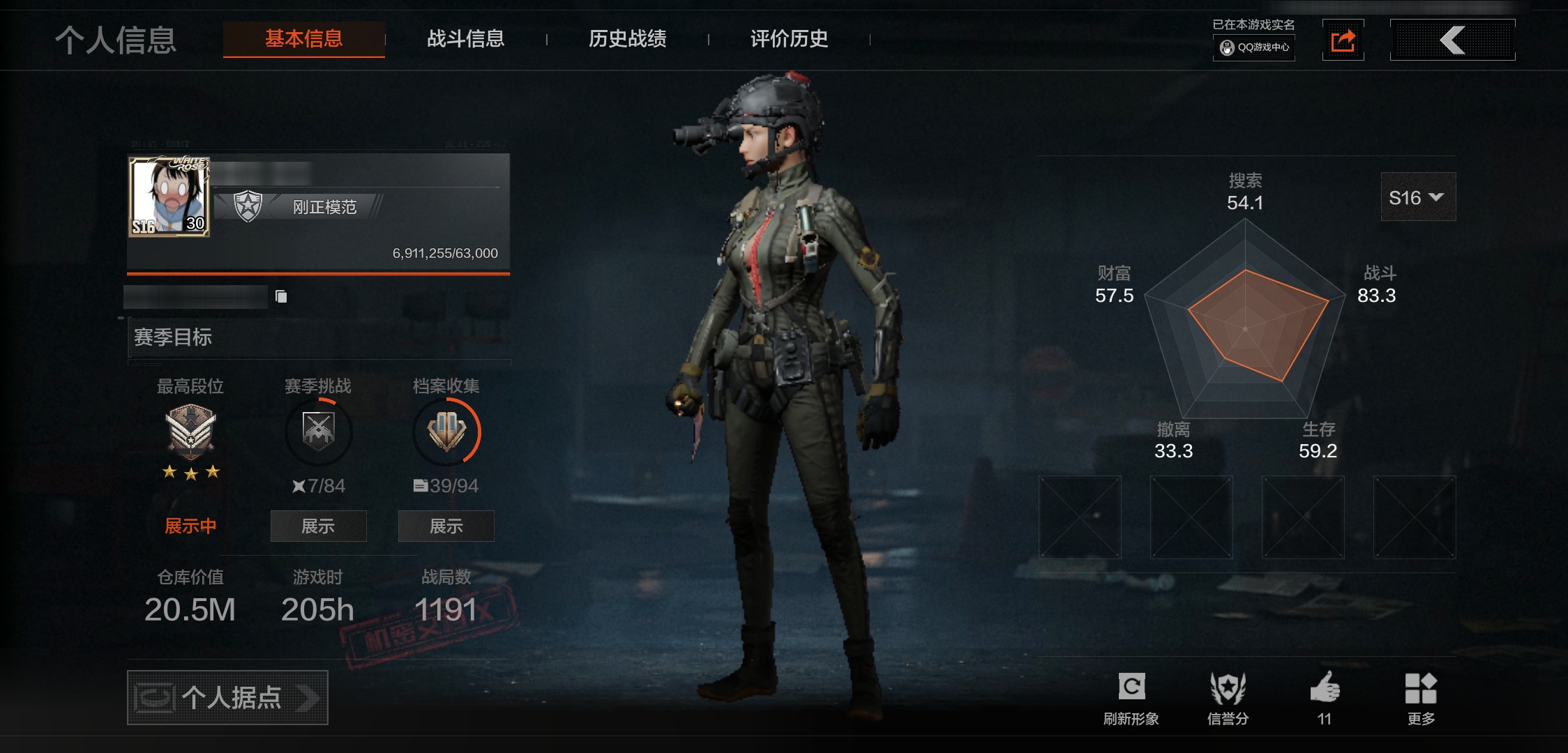The height and width of the screenshot is (753, 1568).
Task: Click the 赛季挑战 progress circle icon
Action: [318, 432]
